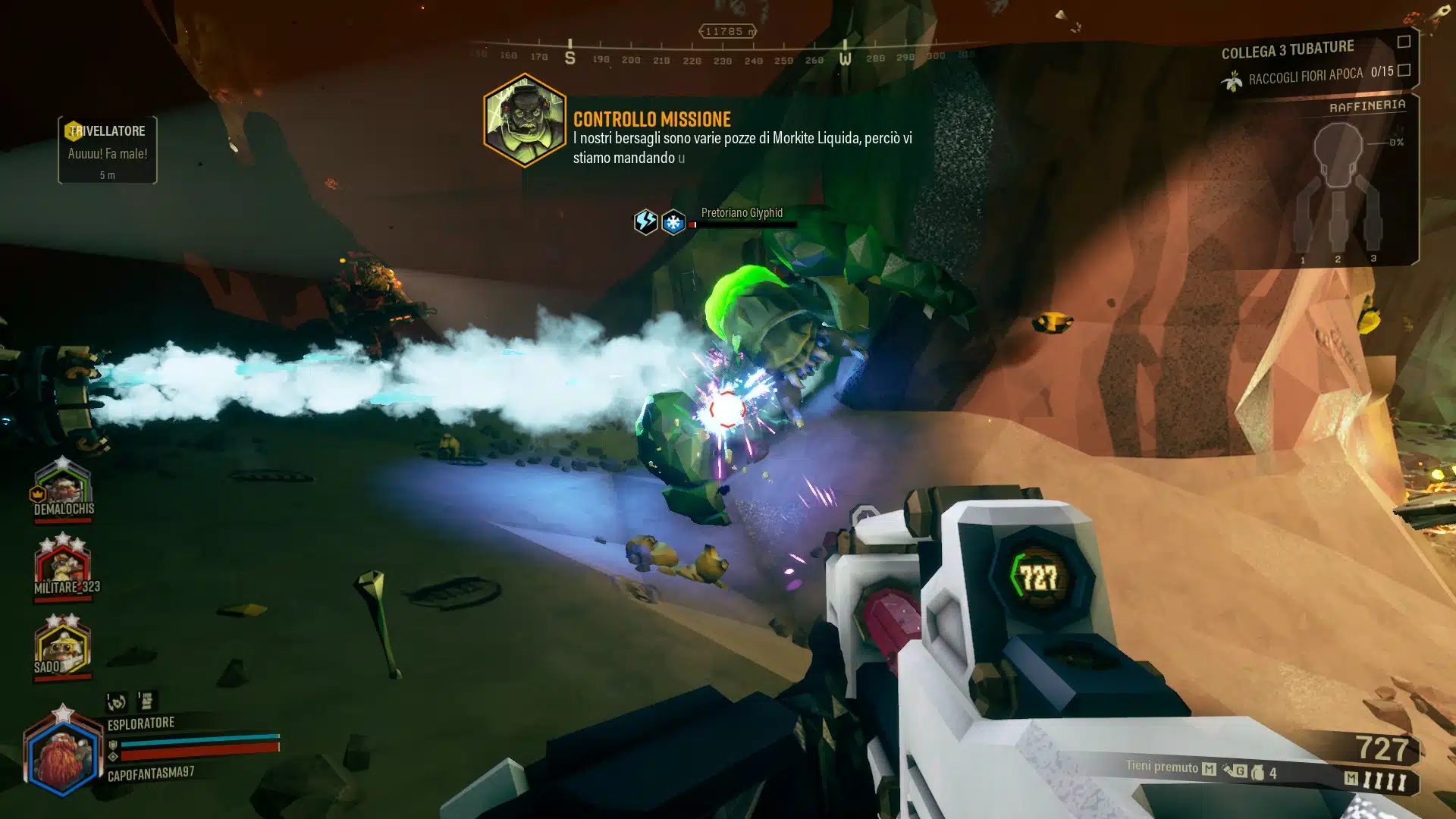
Task: Select the RAFFINERIA panel header
Action: click(x=1367, y=105)
